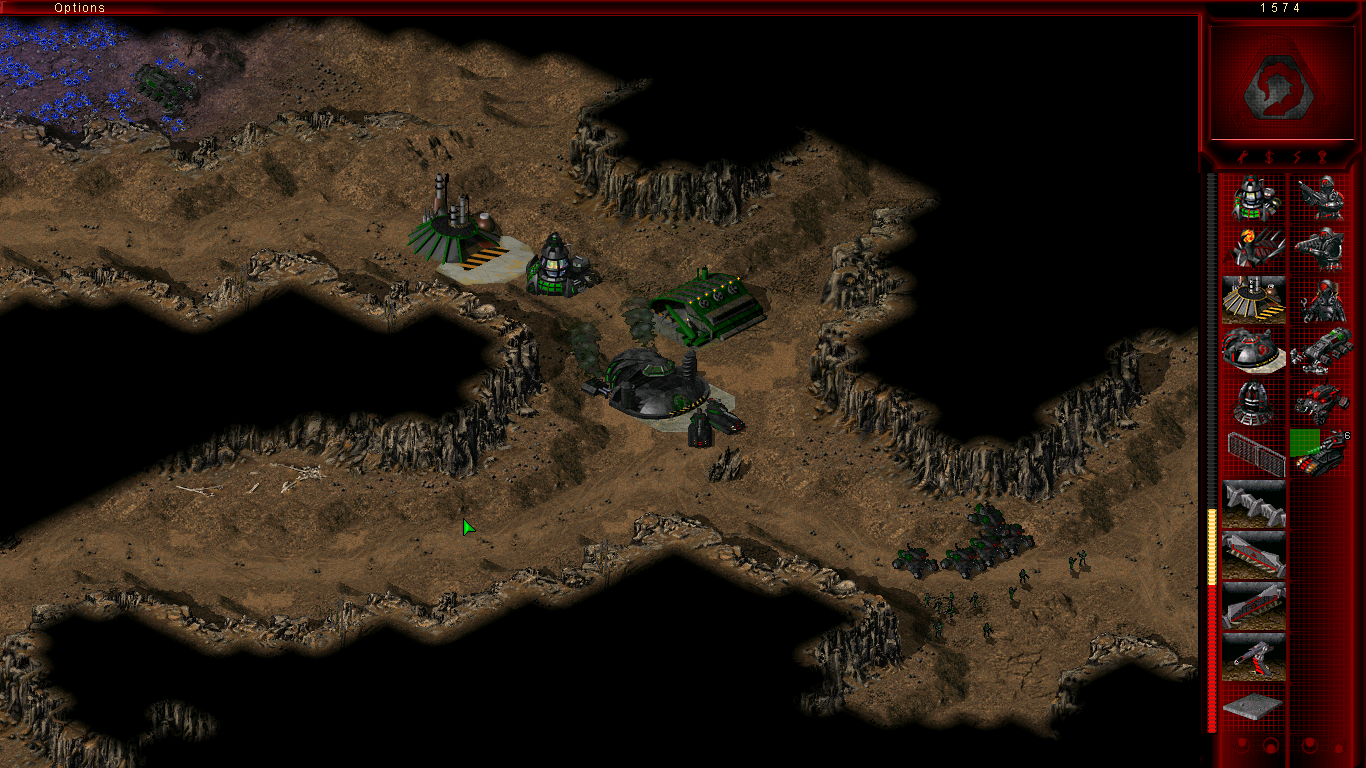Toggle the lightning bolt power mode button
This screenshot has height=768, width=1366.
click(1297, 157)
